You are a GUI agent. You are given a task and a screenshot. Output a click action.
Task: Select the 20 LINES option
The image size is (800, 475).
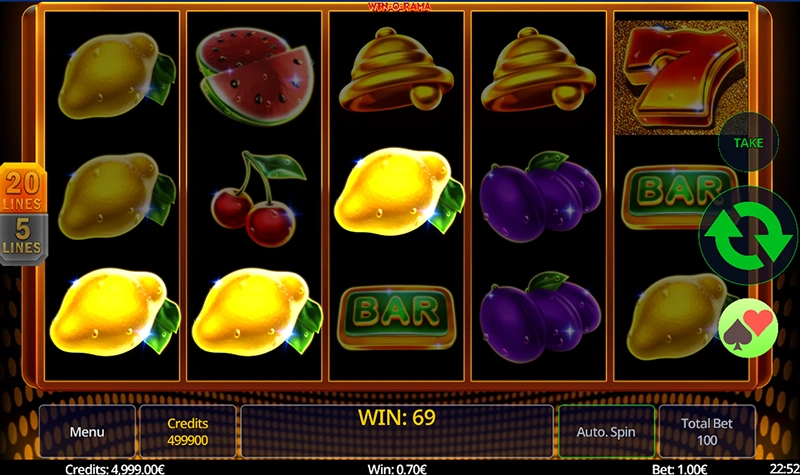tap(21, 187)
